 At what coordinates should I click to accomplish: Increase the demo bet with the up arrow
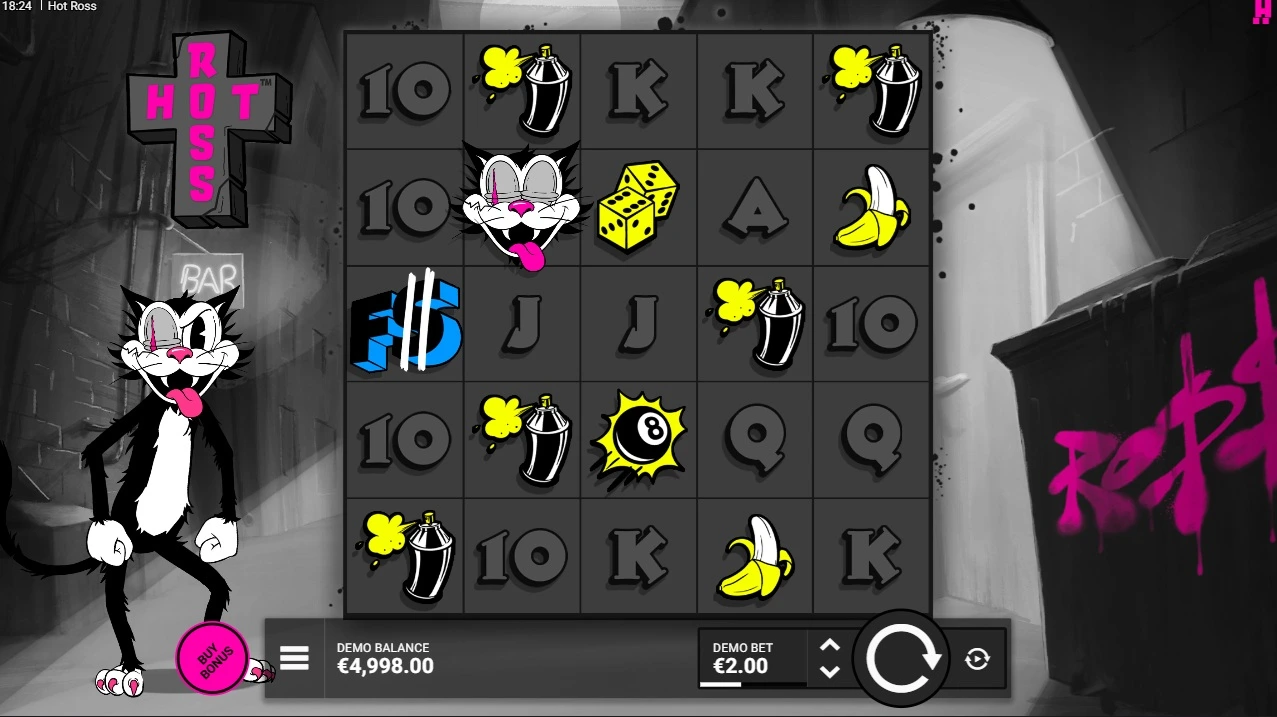click(830, 645)
